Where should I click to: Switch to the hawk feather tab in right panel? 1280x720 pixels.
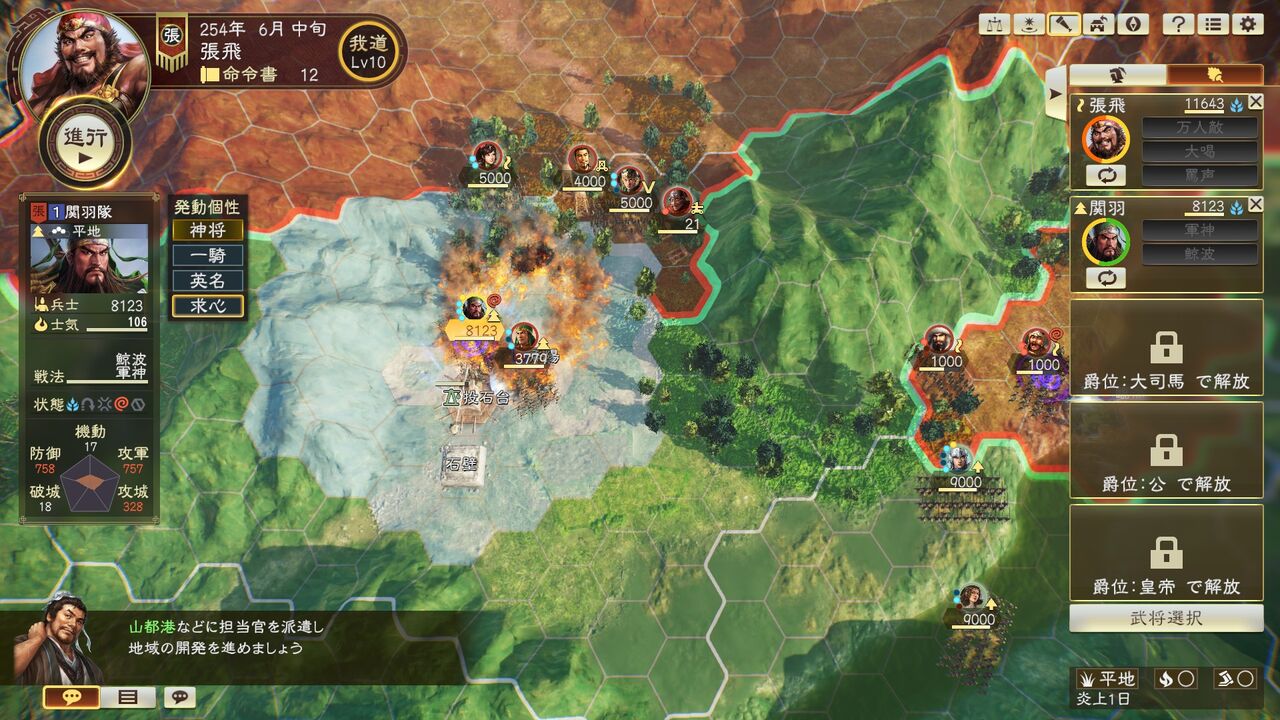point(1213,75)
